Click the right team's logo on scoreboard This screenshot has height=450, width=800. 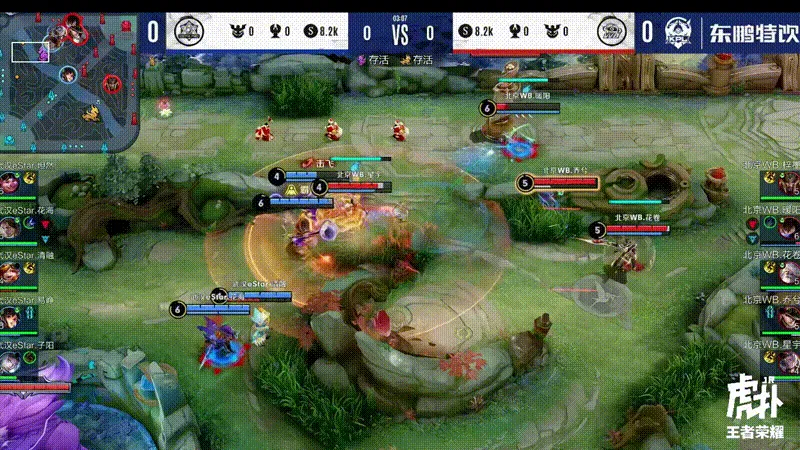(x=611, y=32)
